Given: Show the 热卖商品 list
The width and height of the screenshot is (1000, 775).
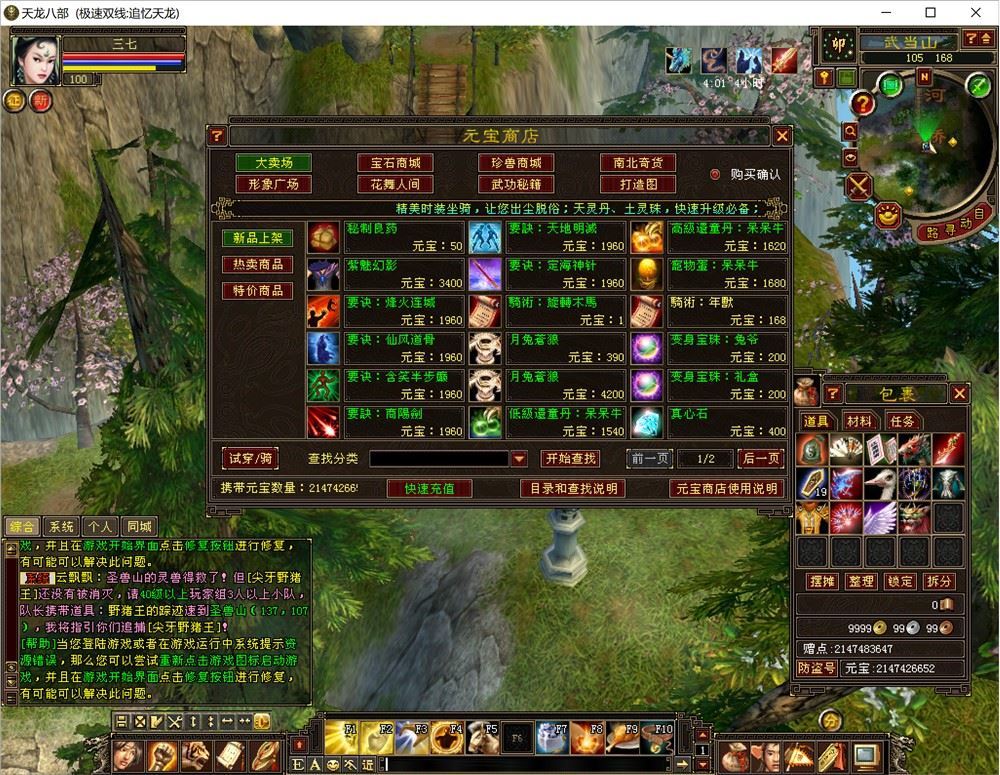Looking at the screenshot, I should click(257, 265).
